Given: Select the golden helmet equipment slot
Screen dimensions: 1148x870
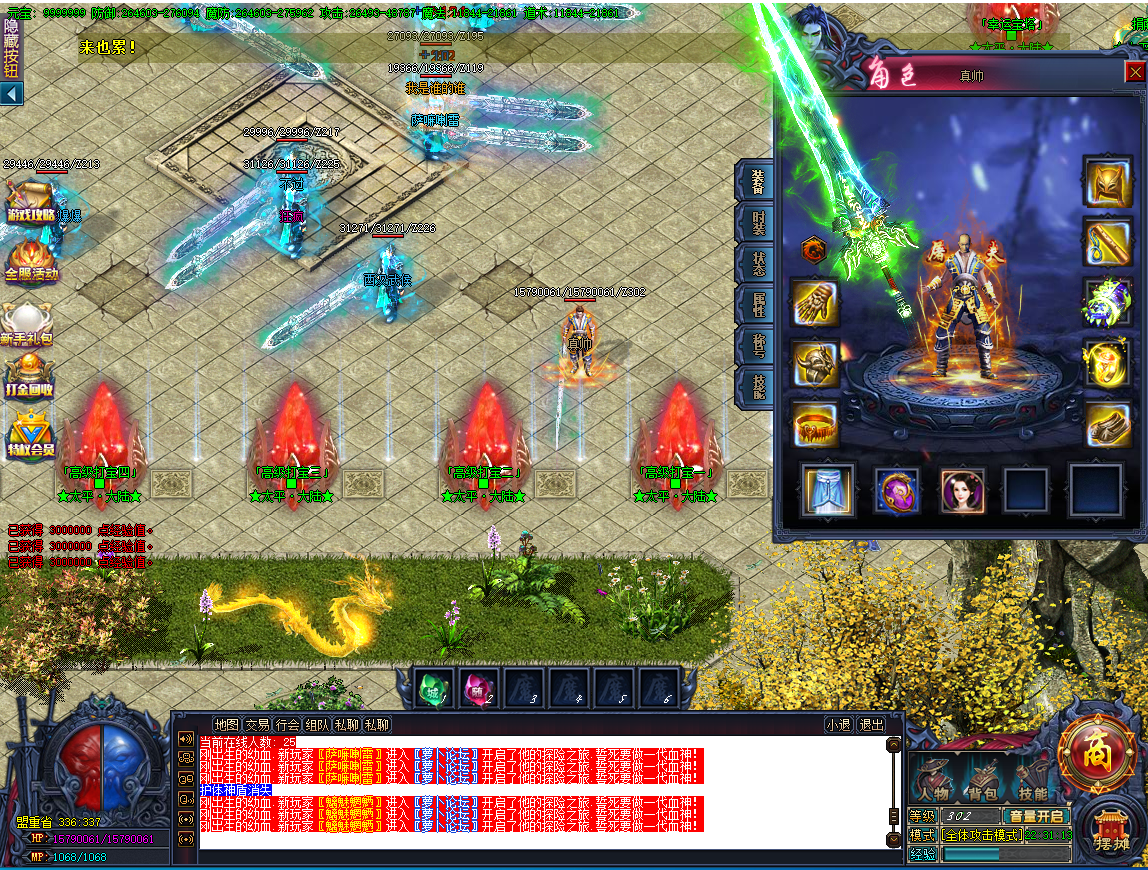Looking at the screenshot, I should point(1108,183).
